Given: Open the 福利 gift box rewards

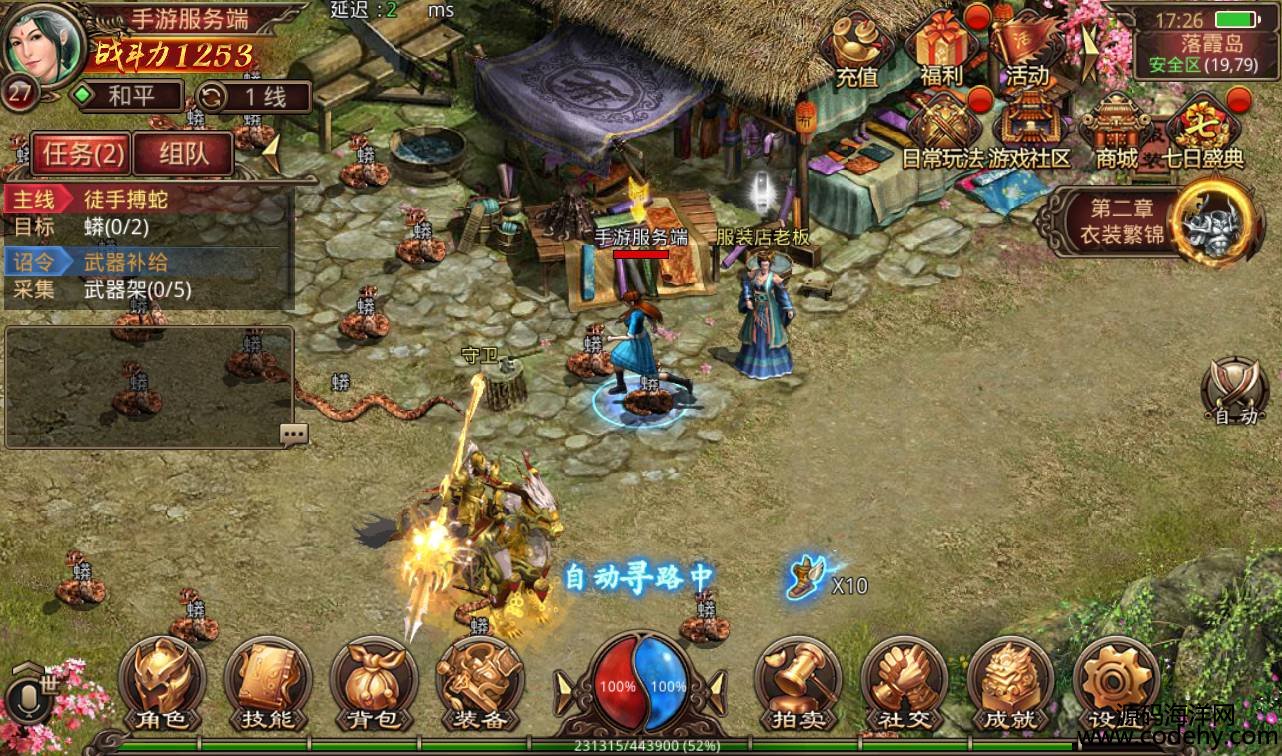Looking at the screenshot, I should tap(940, 50).
